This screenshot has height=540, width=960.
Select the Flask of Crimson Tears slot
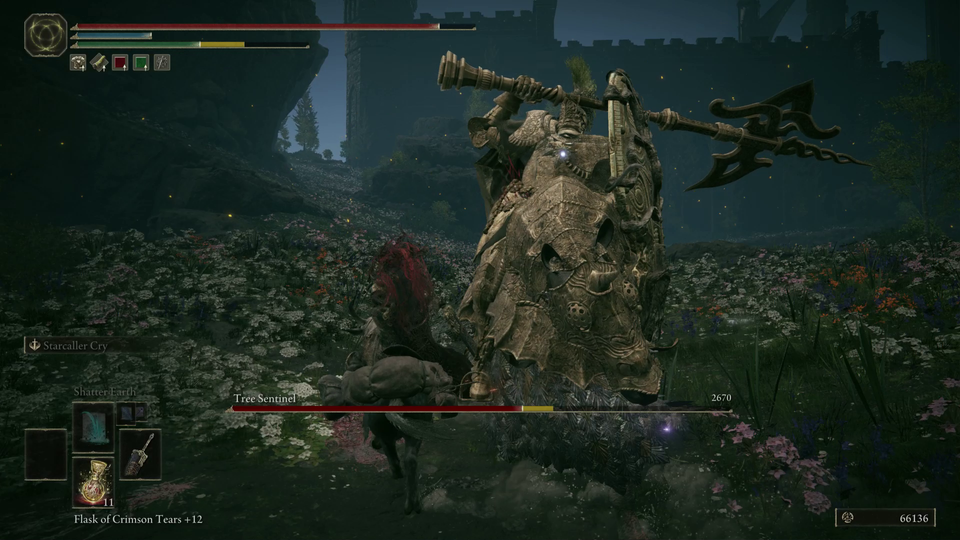93,482
